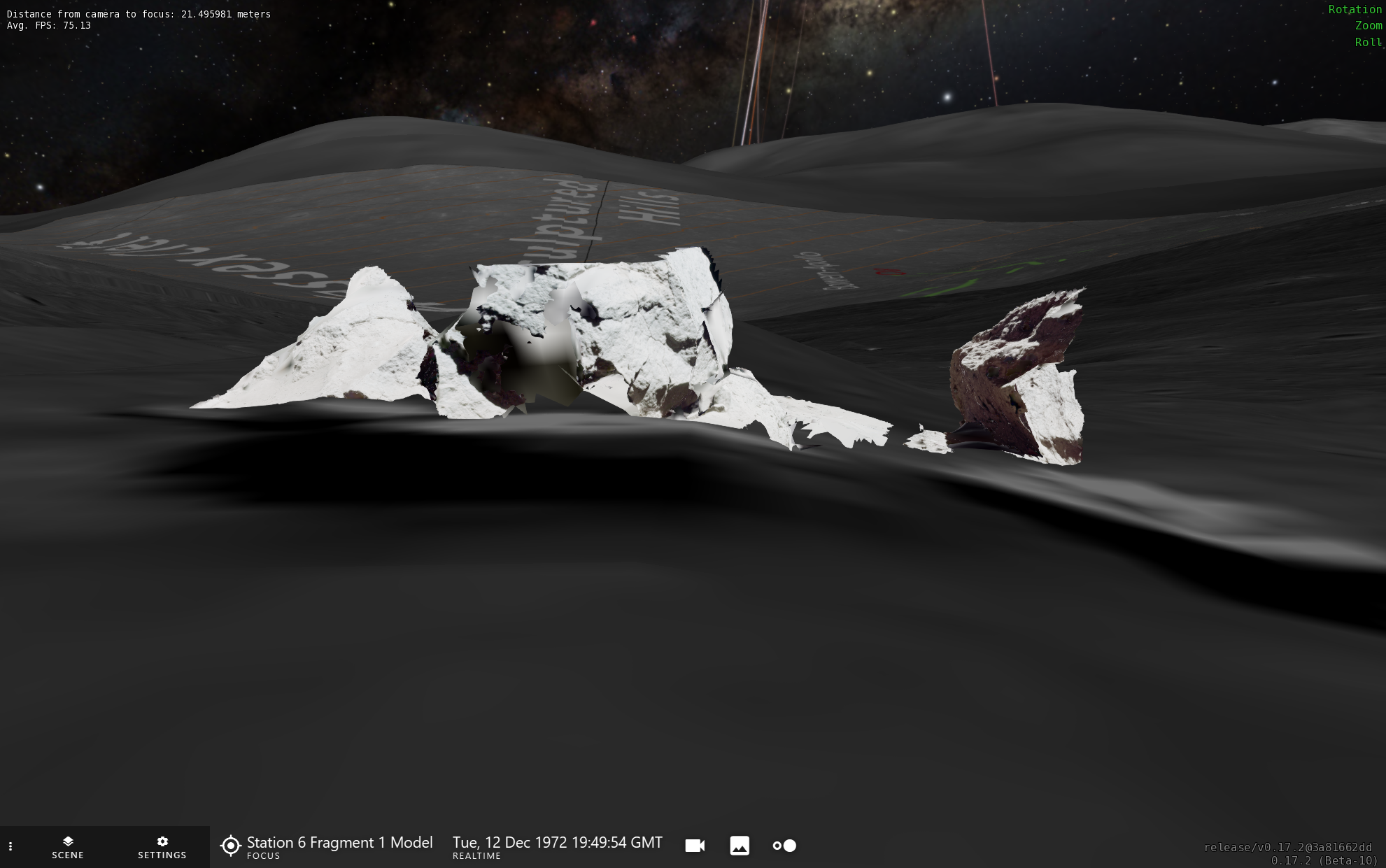Click the gear icon above SETTINGS
The height and width of the screenshot is (868, 1386).
(x=162, y=841)
